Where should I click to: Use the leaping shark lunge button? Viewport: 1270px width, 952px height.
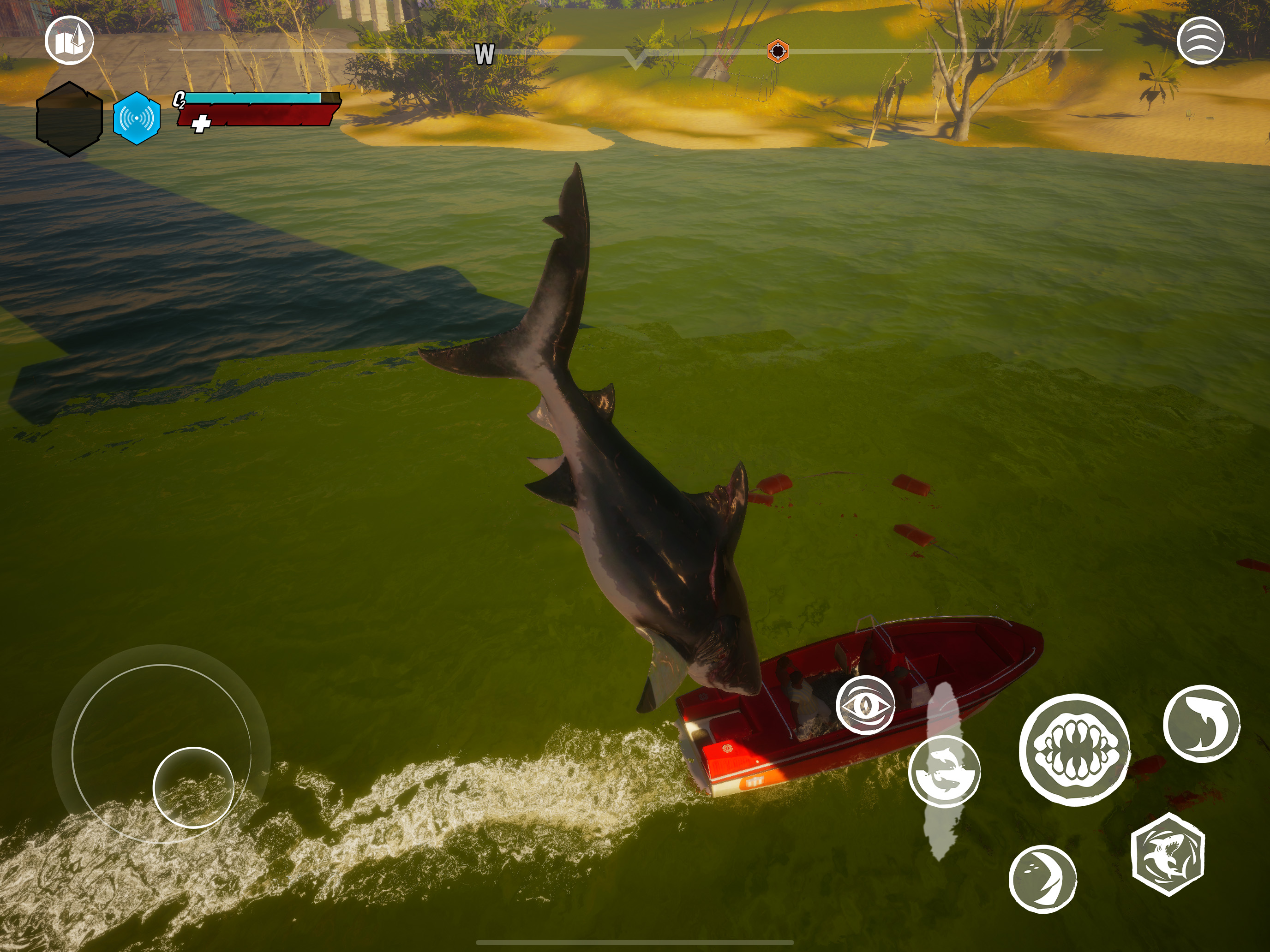pyautogui.click(x=1201, y=724)
